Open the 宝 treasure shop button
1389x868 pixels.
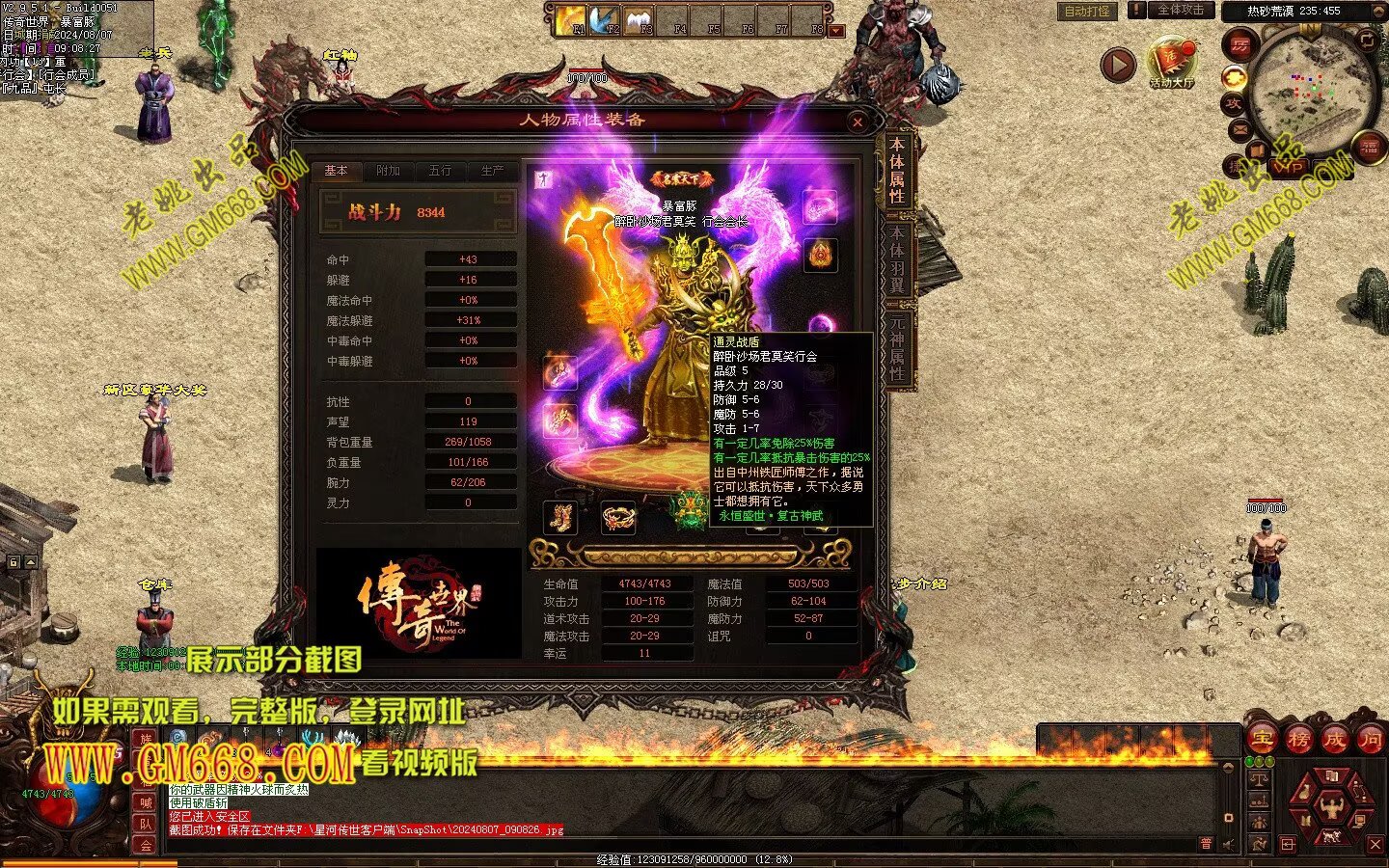(x=1262, y=740)
